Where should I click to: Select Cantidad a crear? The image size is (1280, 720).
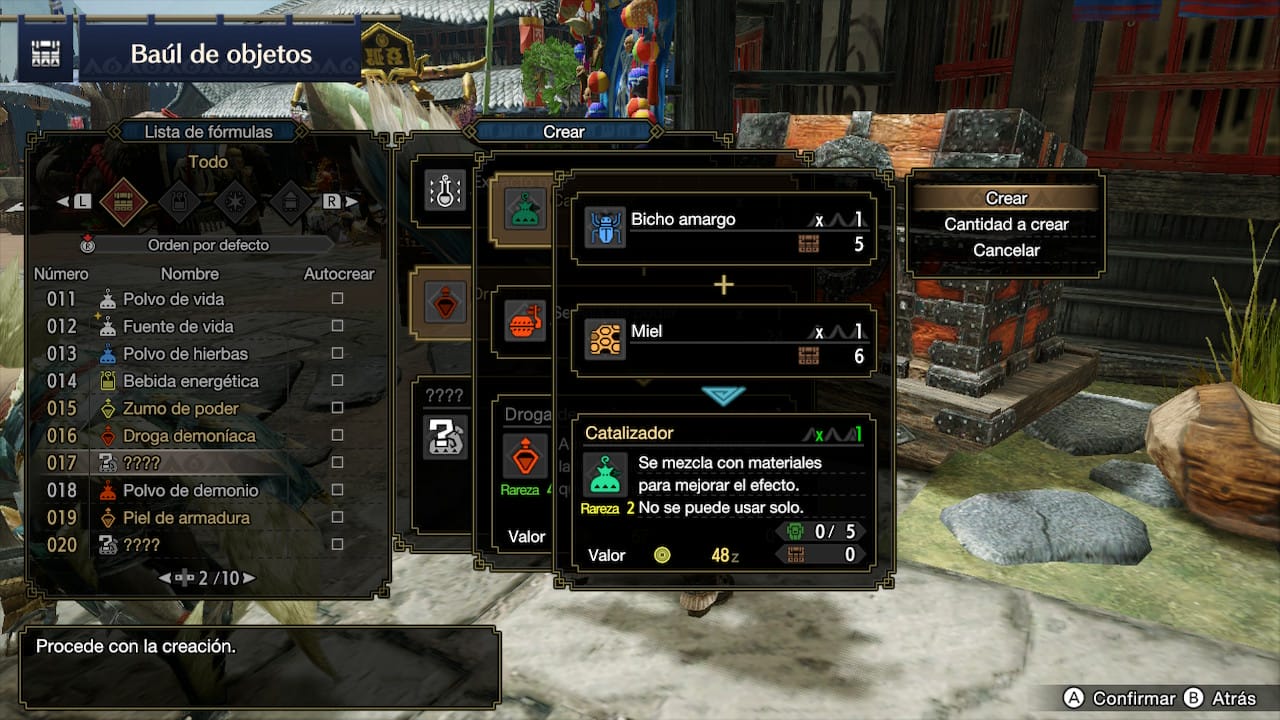[1006, 224]
